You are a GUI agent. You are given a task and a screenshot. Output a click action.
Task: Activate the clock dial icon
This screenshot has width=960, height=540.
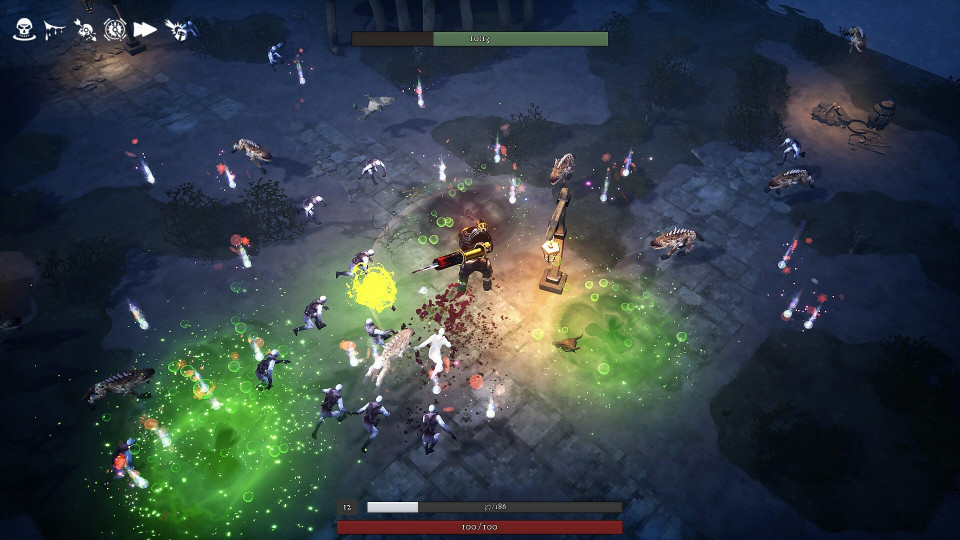pyautogui.click(x=114, y=29)
